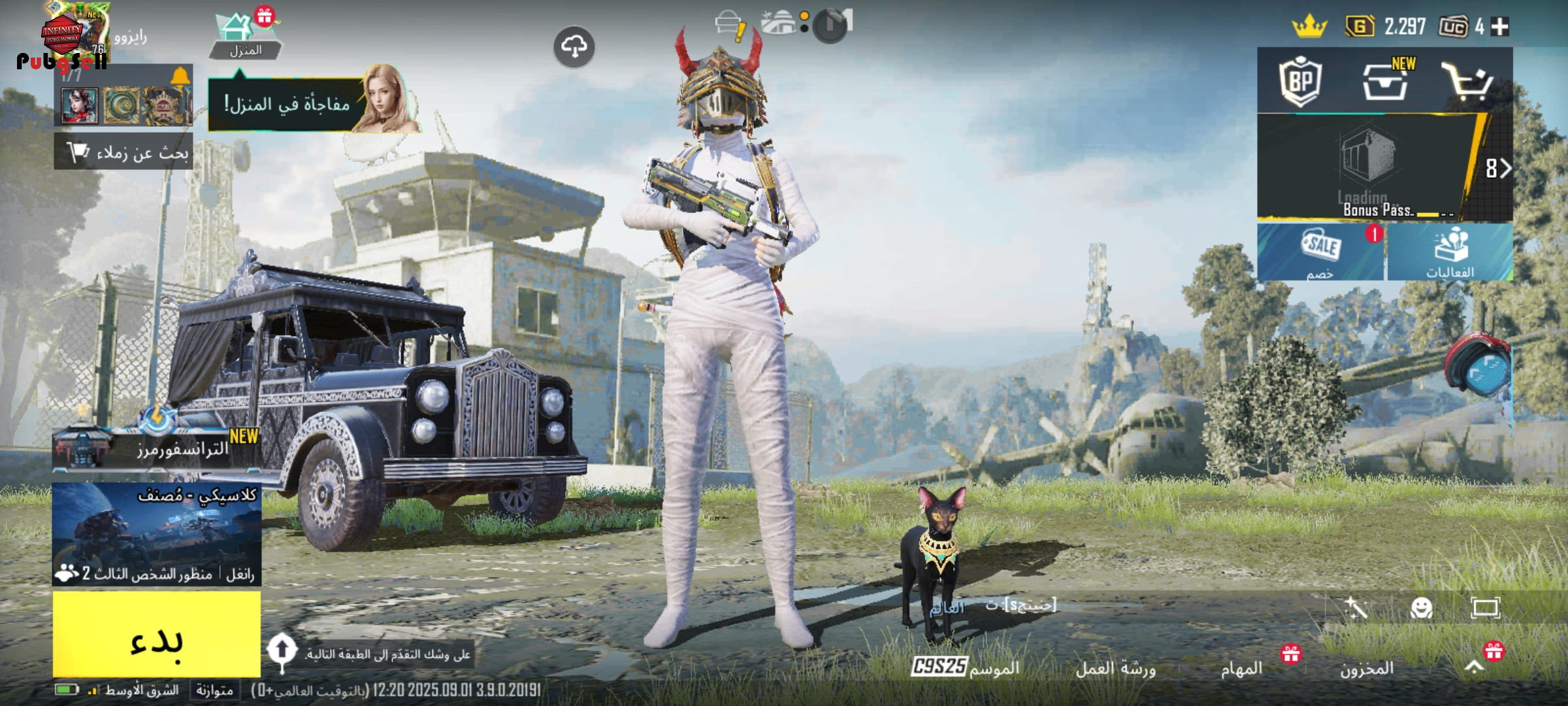The image size is (1568, 706).
Task: Open the Events (الفعاليات) panel
Action: (x=1450, y=253)
